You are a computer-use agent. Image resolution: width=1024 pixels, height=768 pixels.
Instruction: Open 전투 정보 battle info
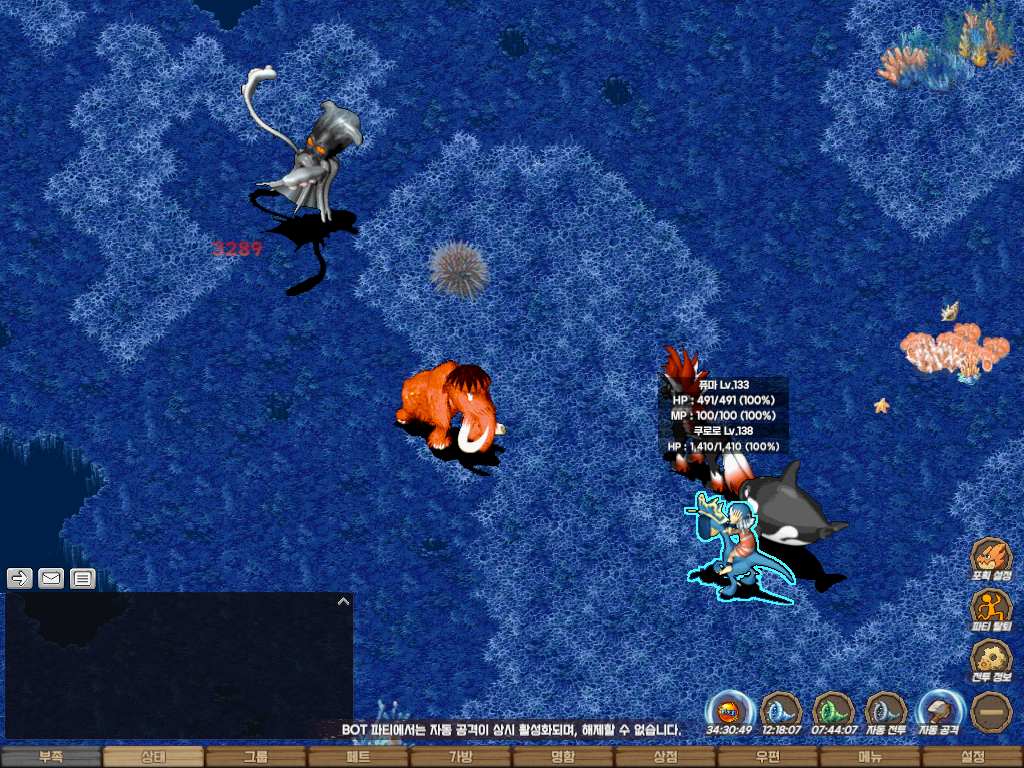point(991,661)
